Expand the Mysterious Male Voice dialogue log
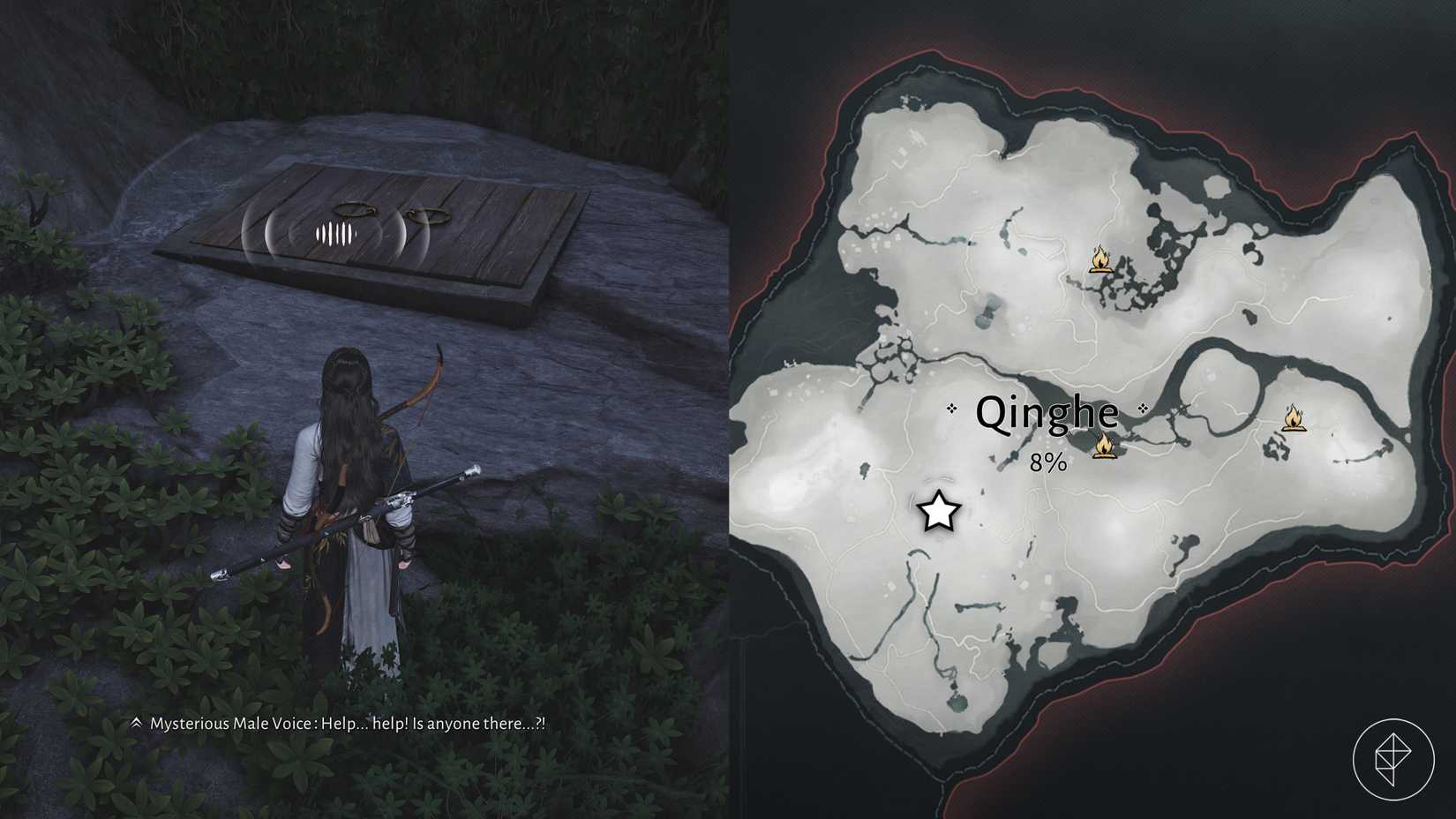 click(x=136, y=723)
